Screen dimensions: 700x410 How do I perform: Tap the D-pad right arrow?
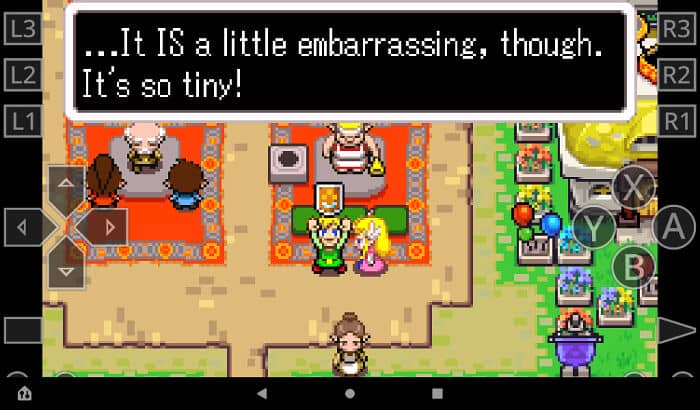[x=108, y=228]
